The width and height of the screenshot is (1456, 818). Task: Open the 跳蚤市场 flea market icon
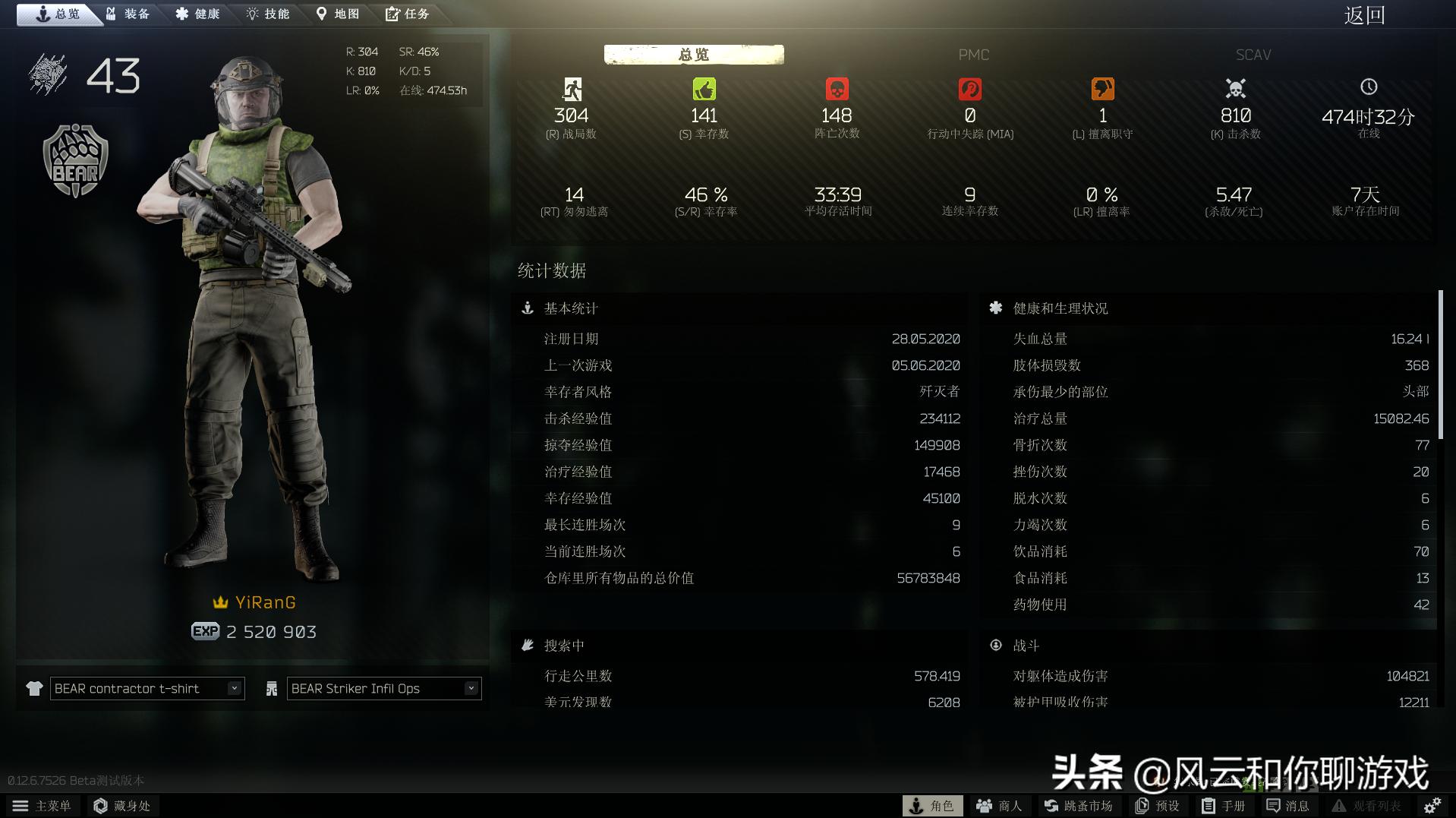[x=1078, y=806]
